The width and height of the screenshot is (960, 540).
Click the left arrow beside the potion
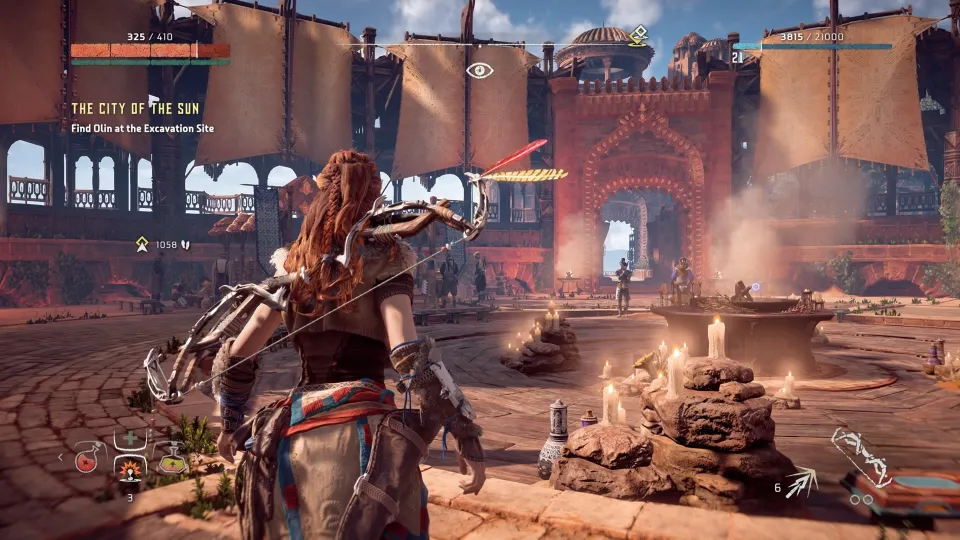coord(61,459)
